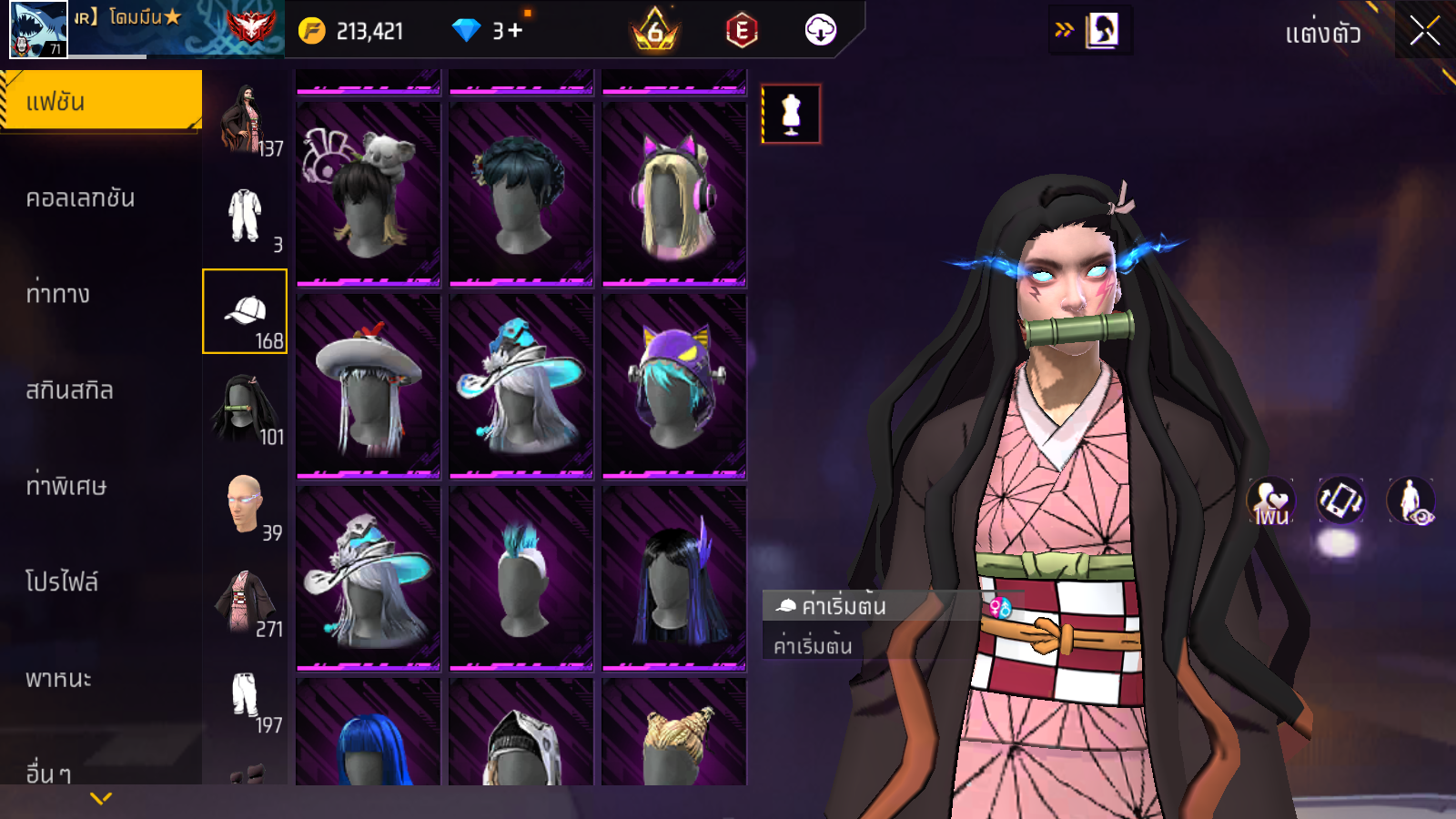
Task: Add gold coins from the currency bar
Action: (x=312, y=31)
